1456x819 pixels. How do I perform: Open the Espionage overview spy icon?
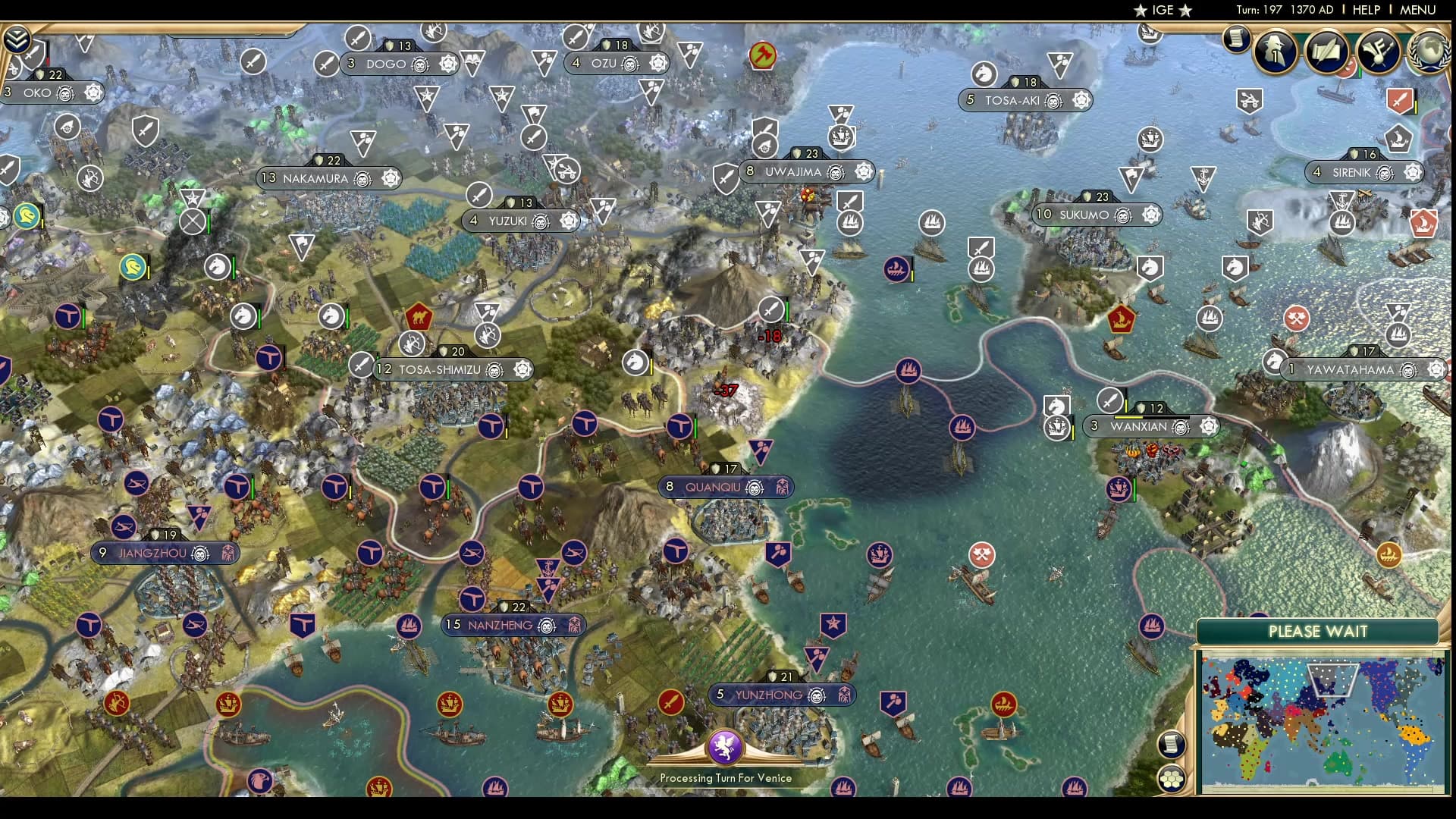[1273, 53]
